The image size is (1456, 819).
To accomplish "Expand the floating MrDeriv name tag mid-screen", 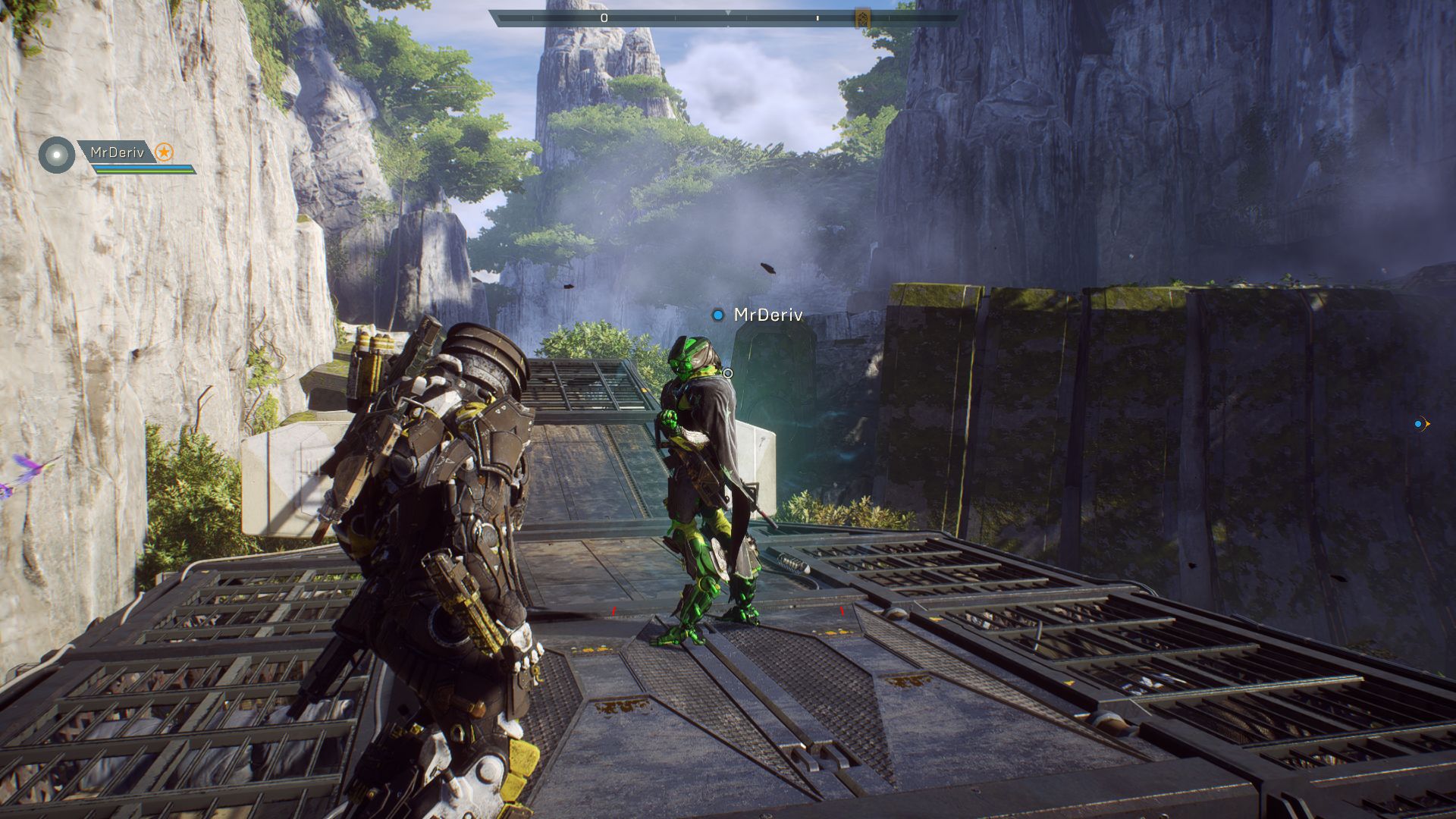I will [x=767, y=315].
